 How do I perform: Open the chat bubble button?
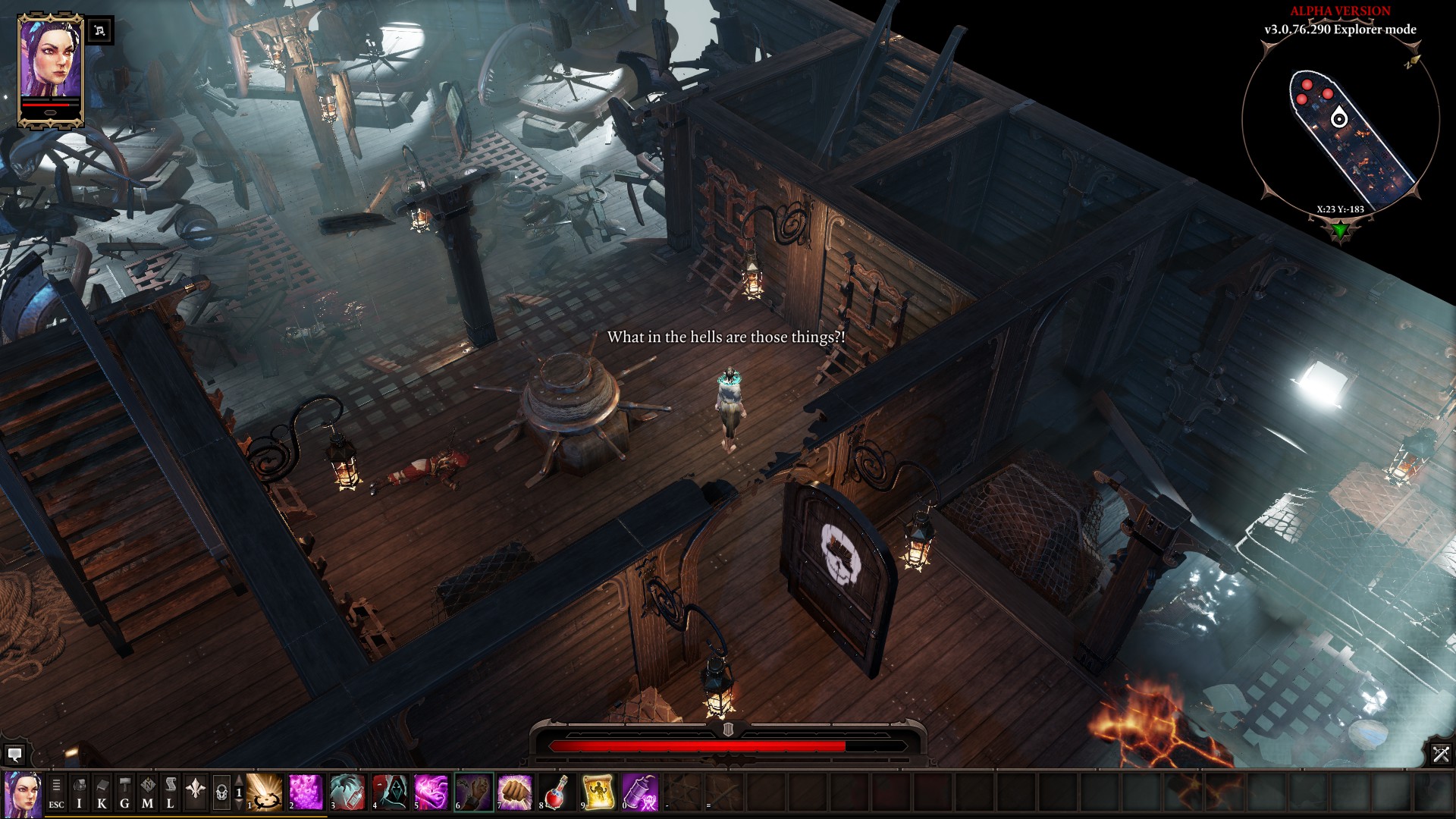coord(14,755)
